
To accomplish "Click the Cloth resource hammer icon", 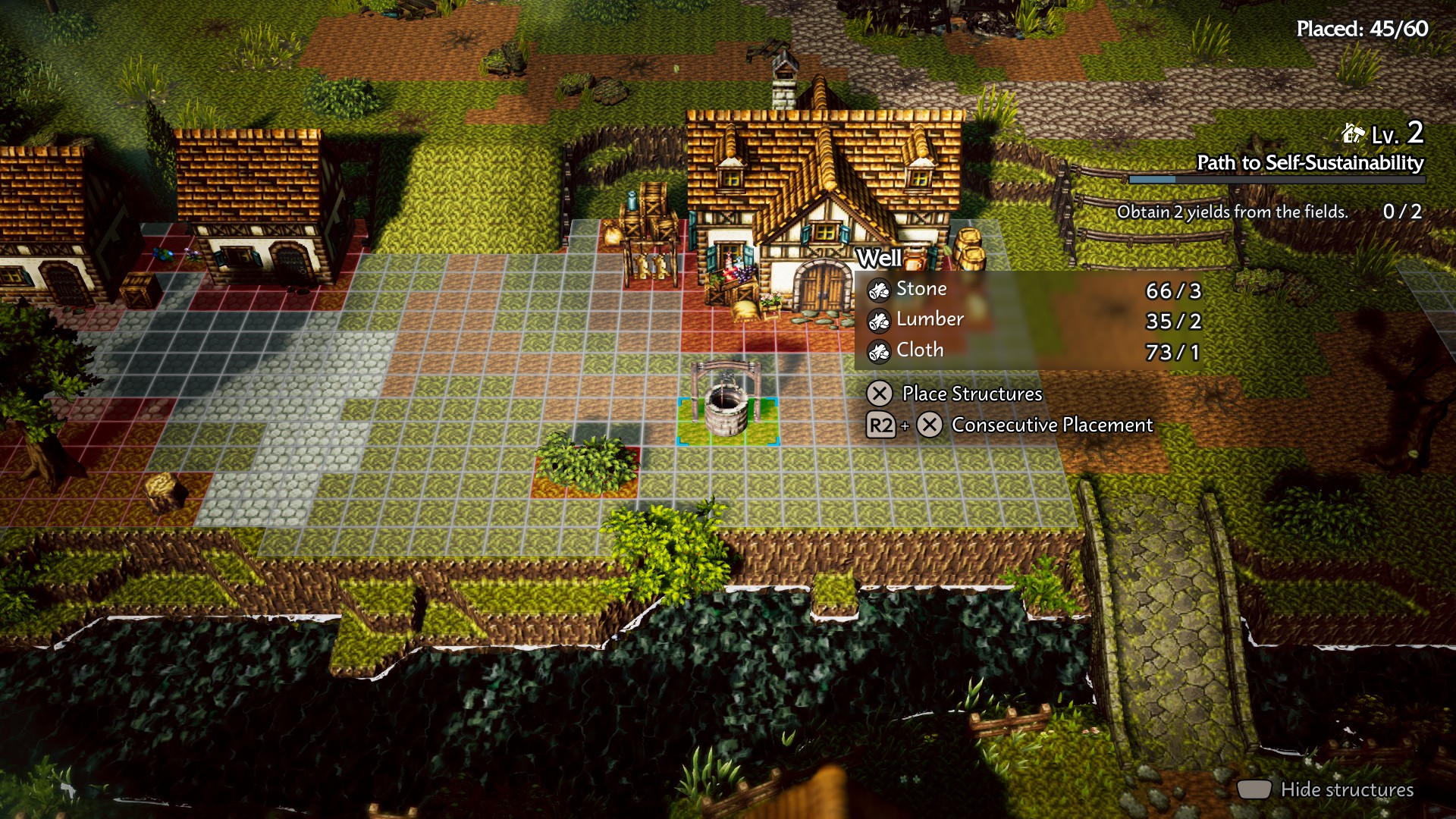I will pos(878,350).
